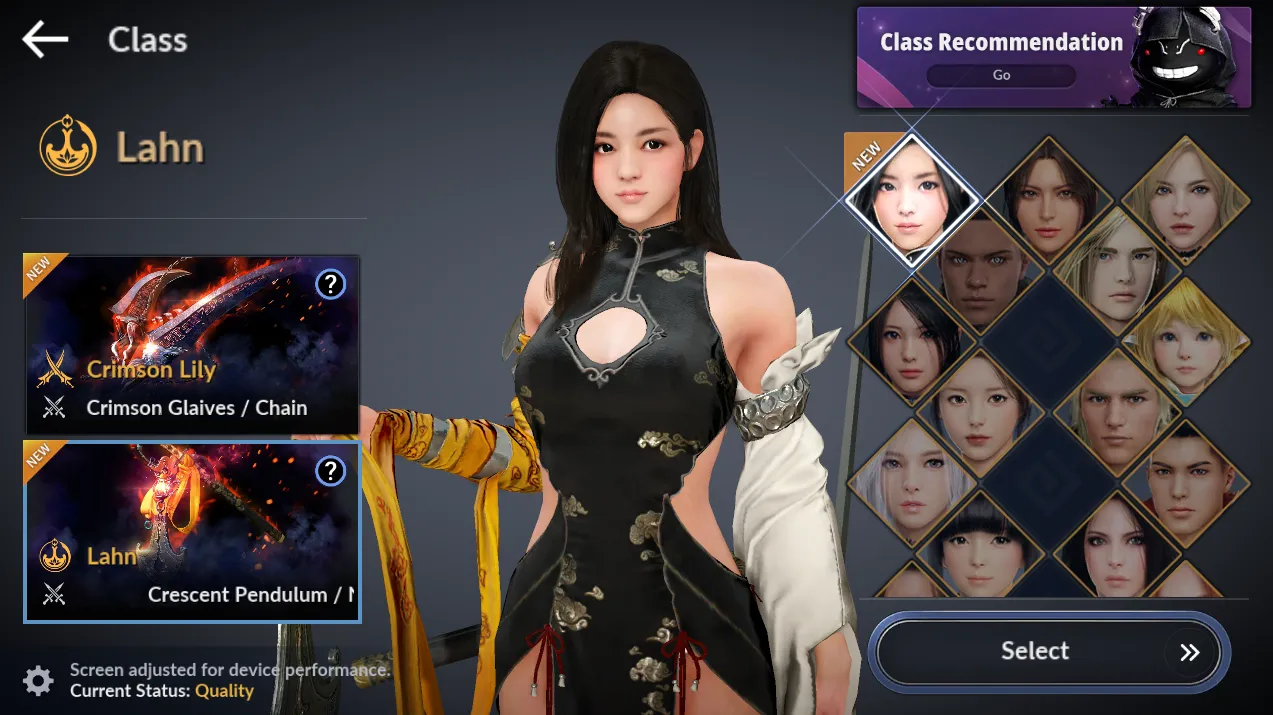Select the woman with black bob and bangs
The height and width of the screenshot is (715, 1273).
pos(980,548)
